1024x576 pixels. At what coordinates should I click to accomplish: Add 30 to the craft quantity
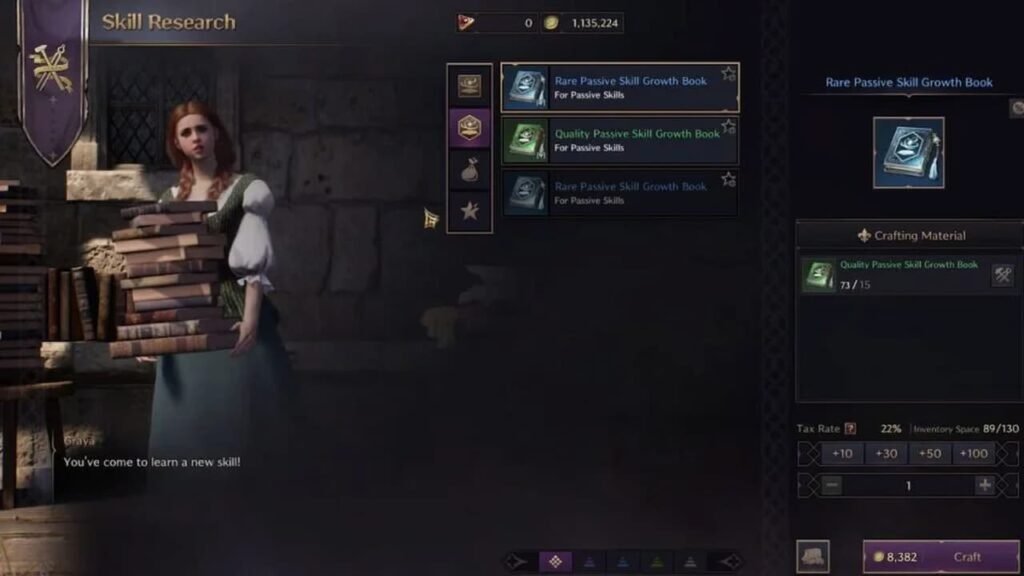tap(886, 453)
